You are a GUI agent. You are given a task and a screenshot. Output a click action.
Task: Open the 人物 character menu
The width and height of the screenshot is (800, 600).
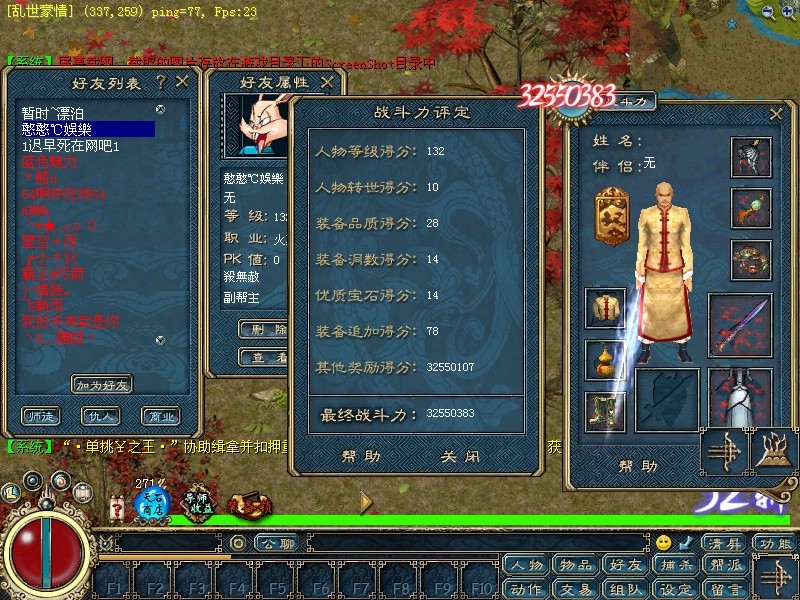click(x=526, y=566)
